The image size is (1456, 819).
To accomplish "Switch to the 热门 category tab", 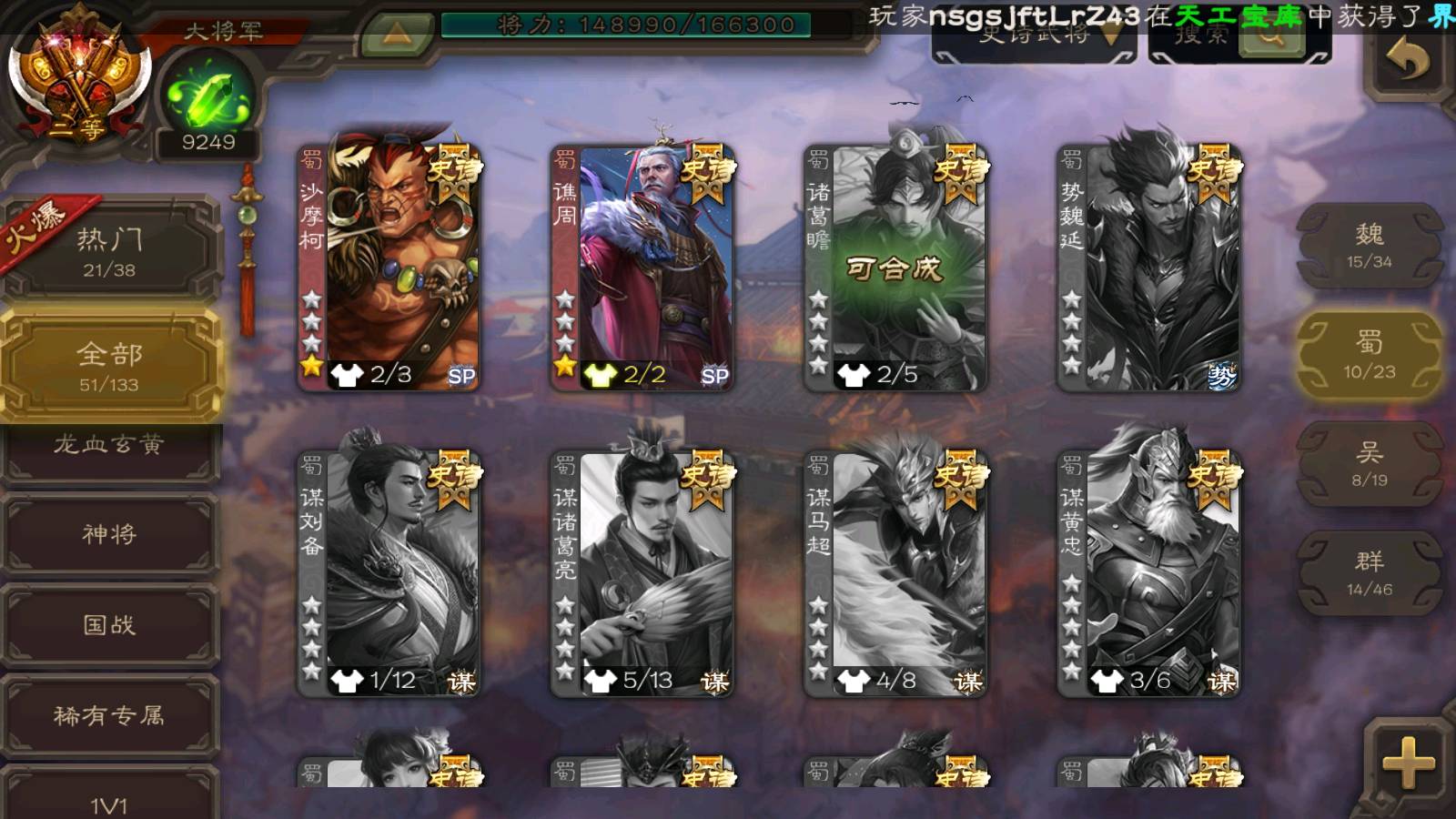I will click(x=109, y=251).
